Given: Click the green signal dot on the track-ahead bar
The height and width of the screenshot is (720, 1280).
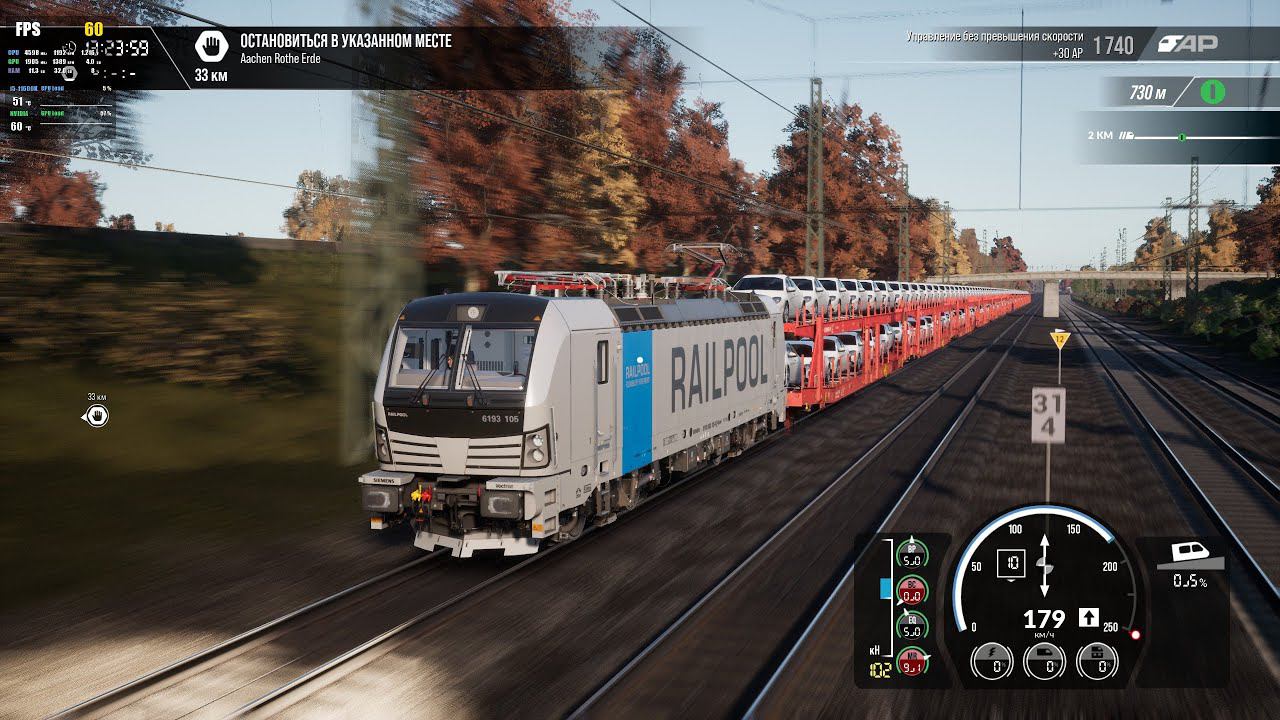Looking at the screenshot, I should [x=1181, y=136].
